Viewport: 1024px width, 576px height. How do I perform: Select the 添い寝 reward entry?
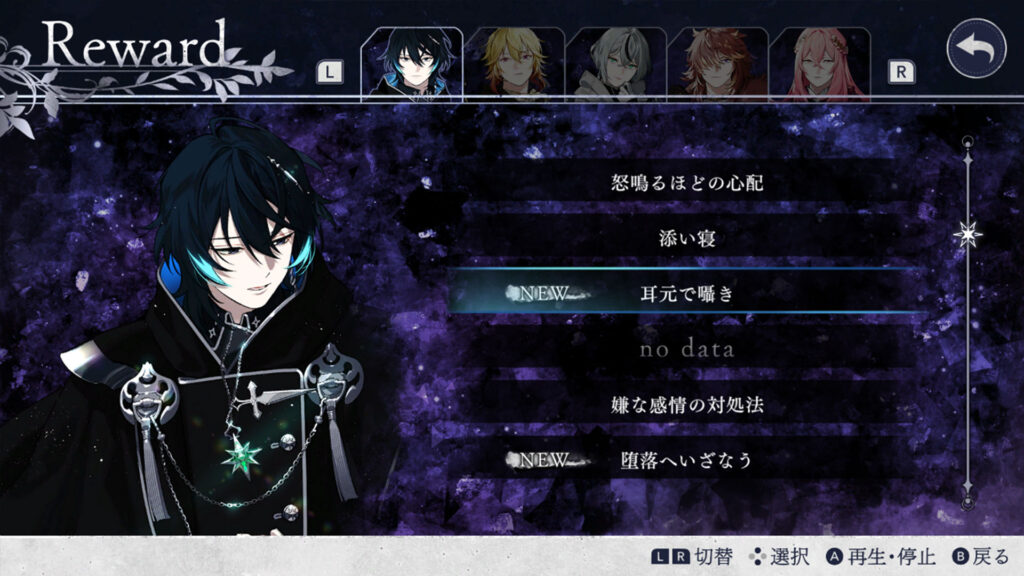click(680, 238)
